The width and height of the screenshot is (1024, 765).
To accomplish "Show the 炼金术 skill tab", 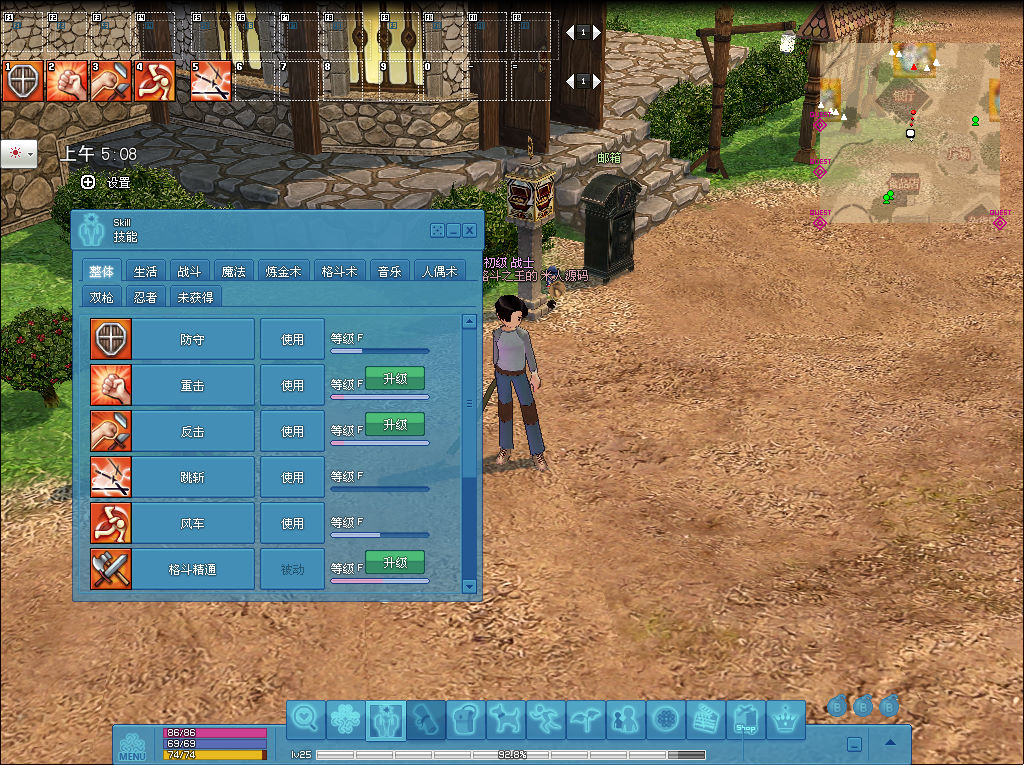I will (283, 271).
